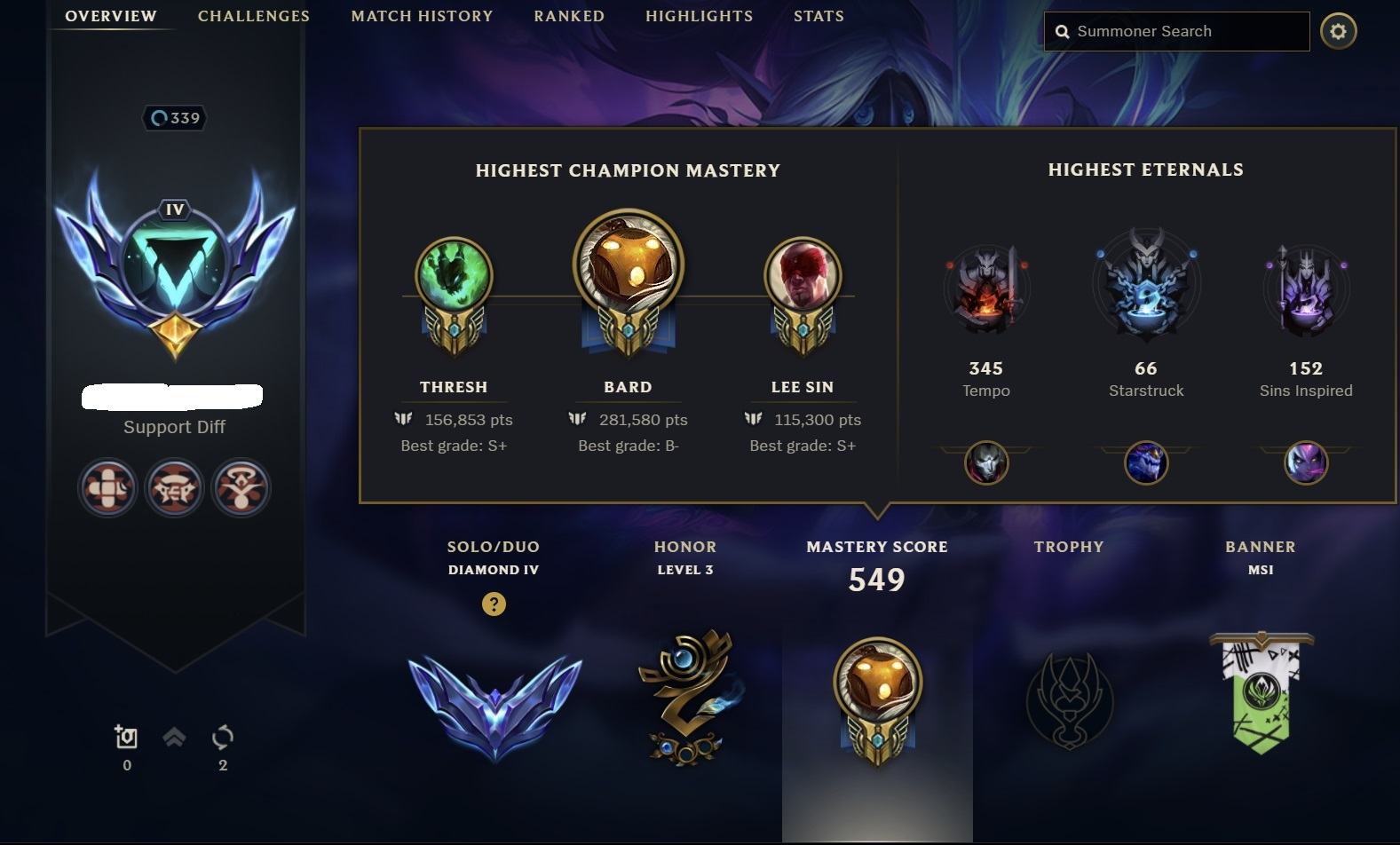Click the question mark under Diamond IV
1400x845 pixels.
click(x=494, y=604)
